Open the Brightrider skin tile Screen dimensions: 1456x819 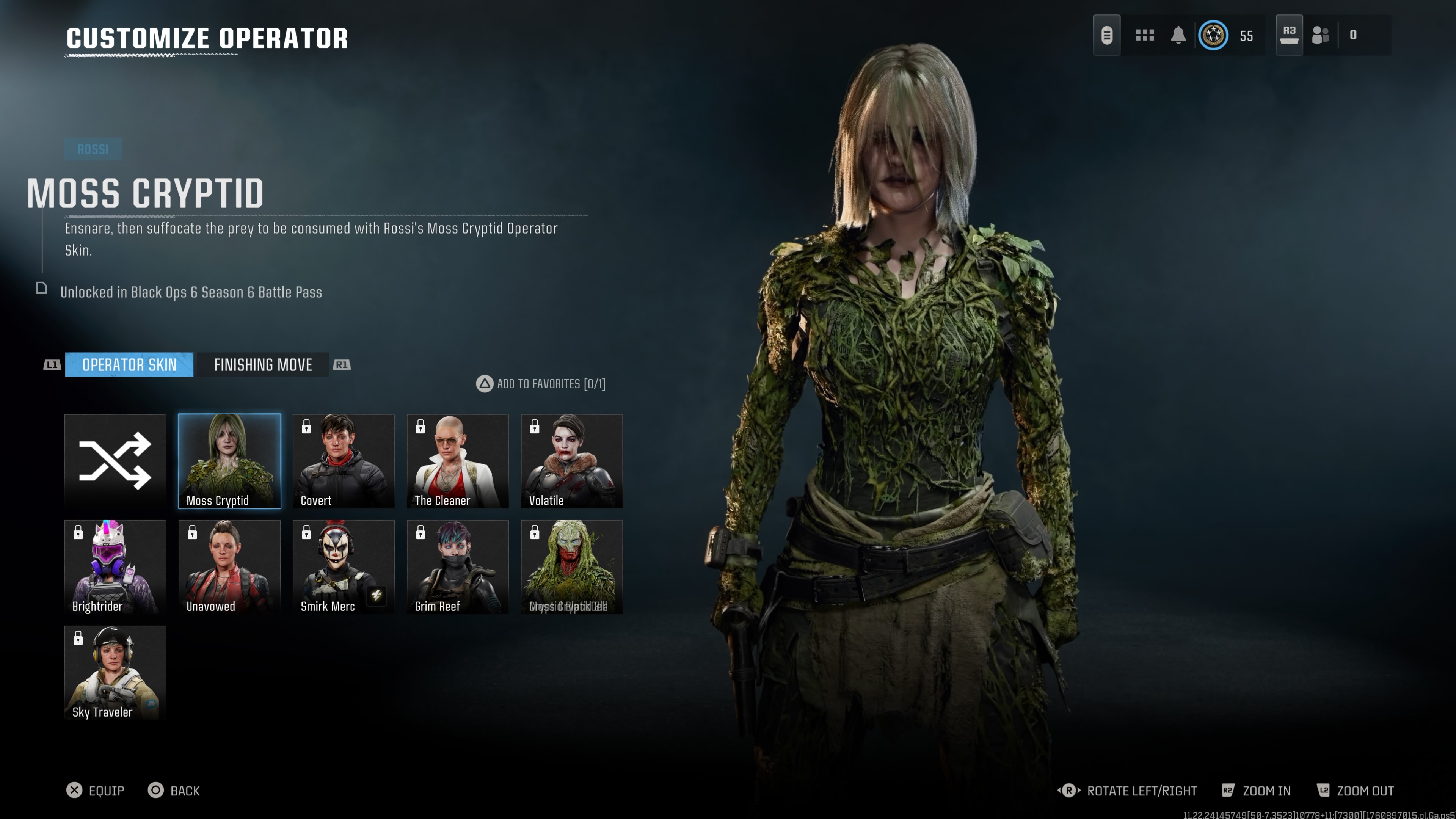tap(115, 566)
